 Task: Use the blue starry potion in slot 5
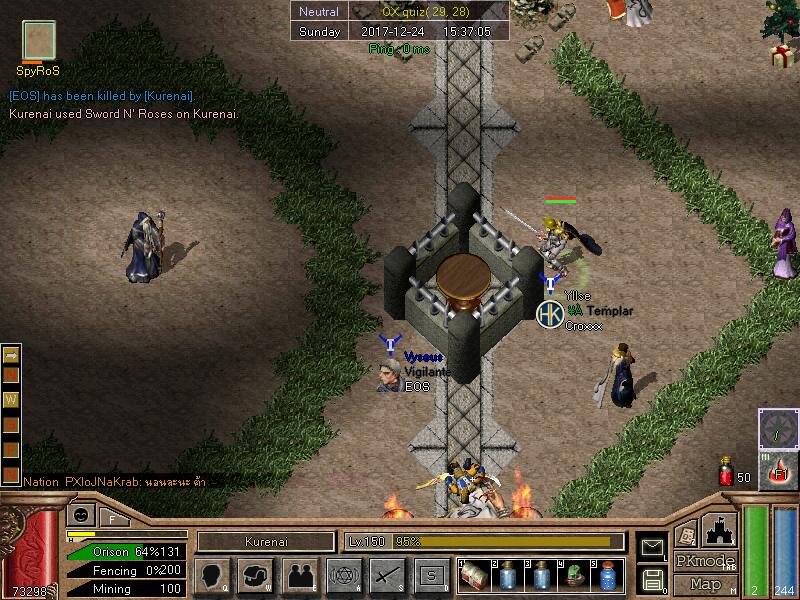click(607, 576)
